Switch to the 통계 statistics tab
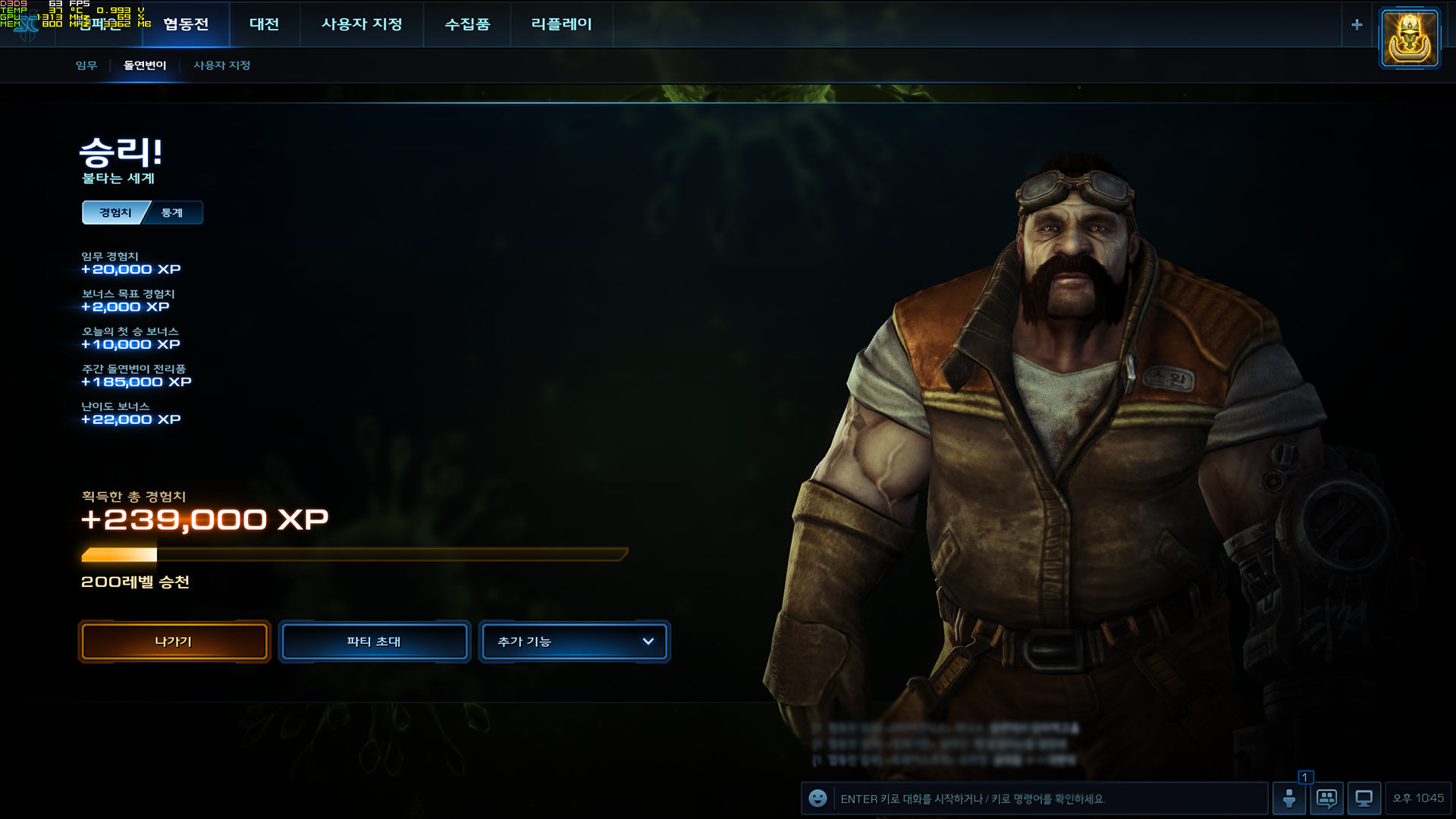The height and width of the screenshot is (819, 1456). click(x=174, y=213)
